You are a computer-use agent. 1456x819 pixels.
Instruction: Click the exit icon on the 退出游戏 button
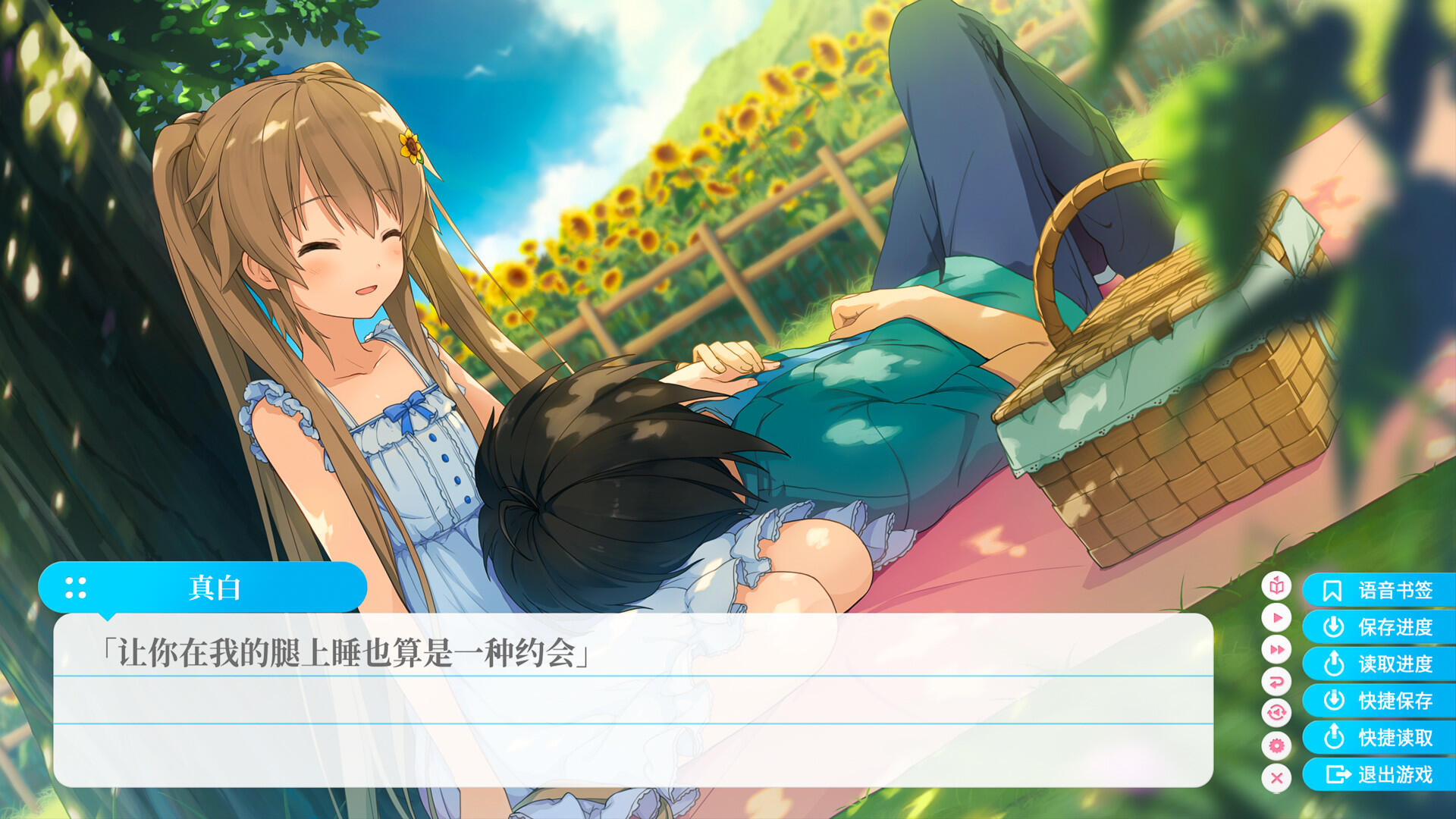pyautogui.click(x=1338, y=774)
